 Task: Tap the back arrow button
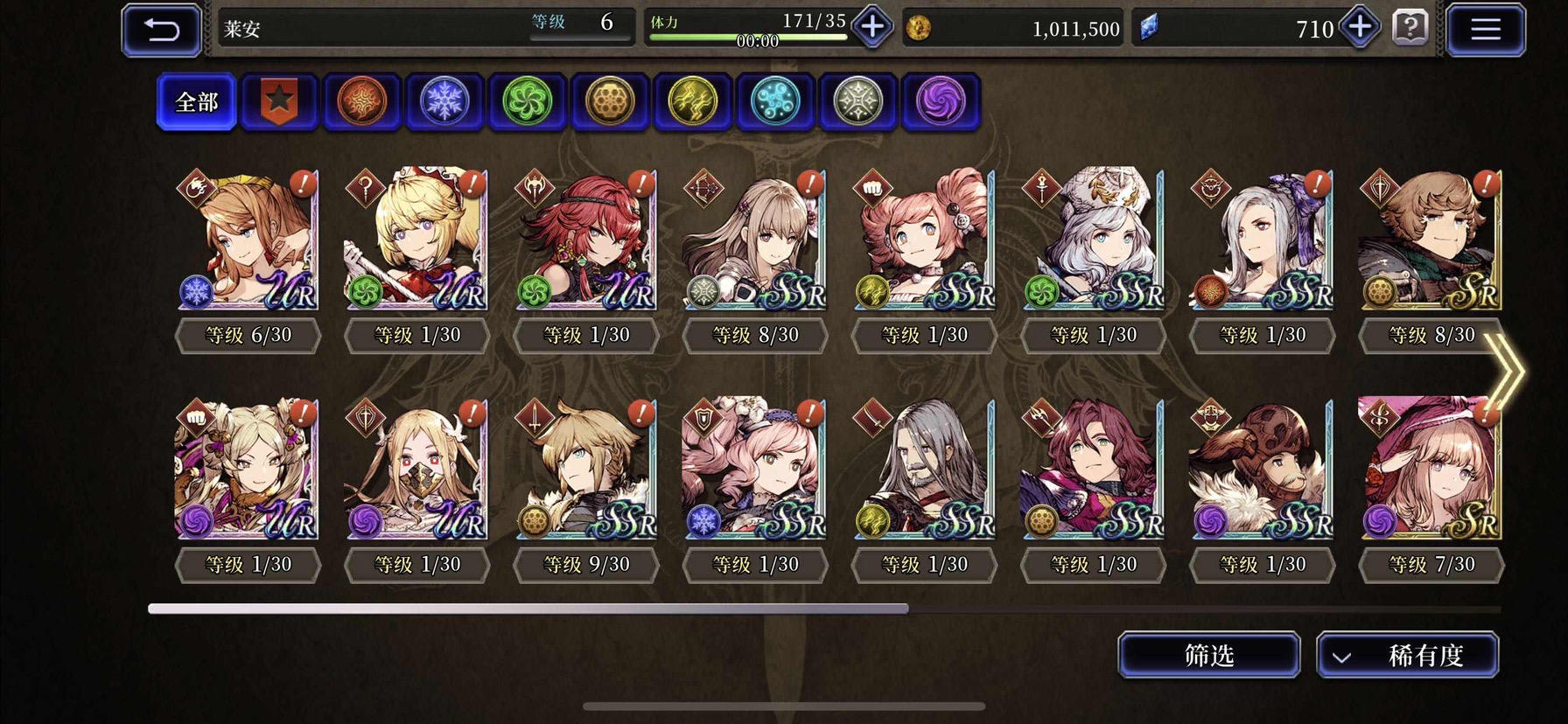(x=161, y=29)
